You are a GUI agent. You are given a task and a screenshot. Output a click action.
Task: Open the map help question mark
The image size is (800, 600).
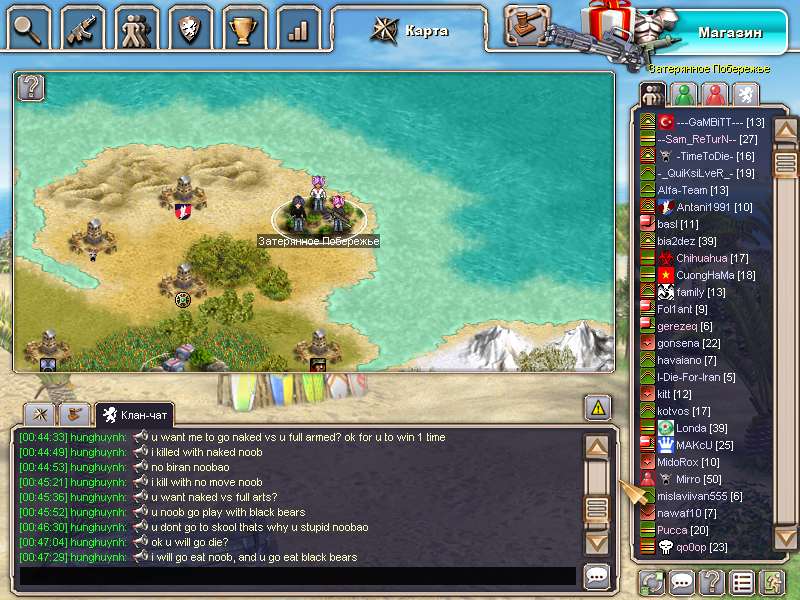pos(32,87)
